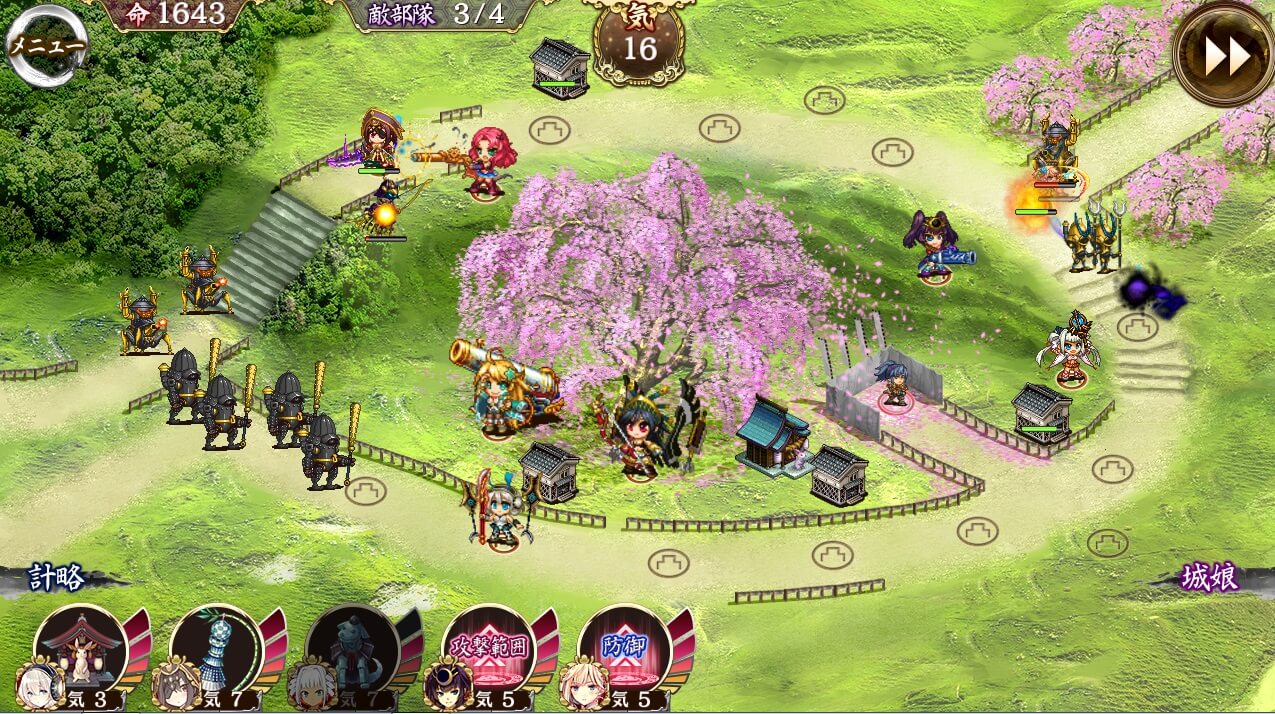Toggle fast-forward battle speed
The height and width of the screenshot is (714, 1275).
pos(1224,55)
